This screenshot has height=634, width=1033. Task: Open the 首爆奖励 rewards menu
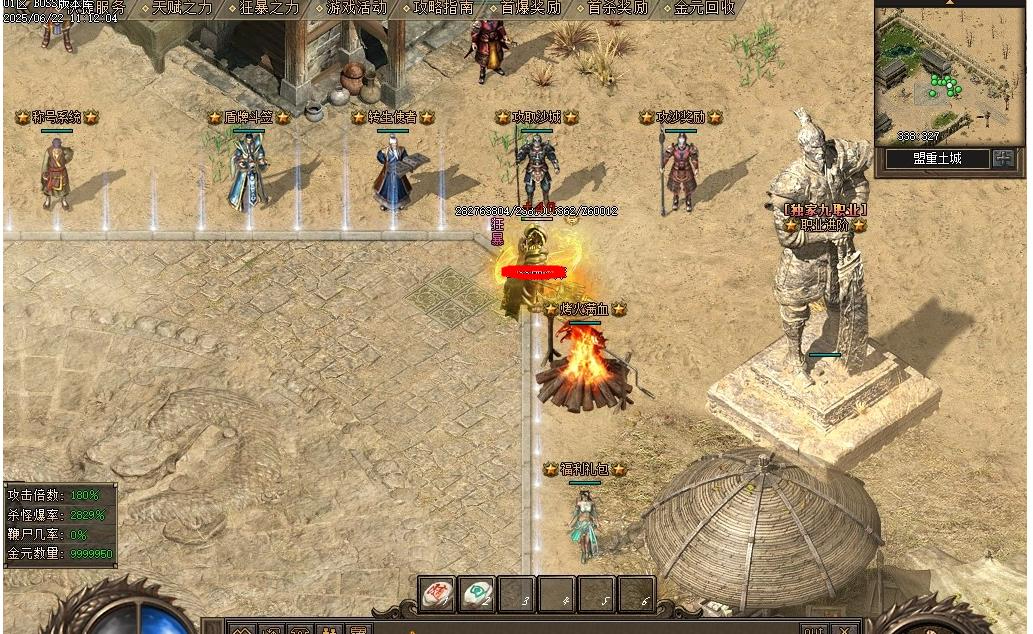530,8
